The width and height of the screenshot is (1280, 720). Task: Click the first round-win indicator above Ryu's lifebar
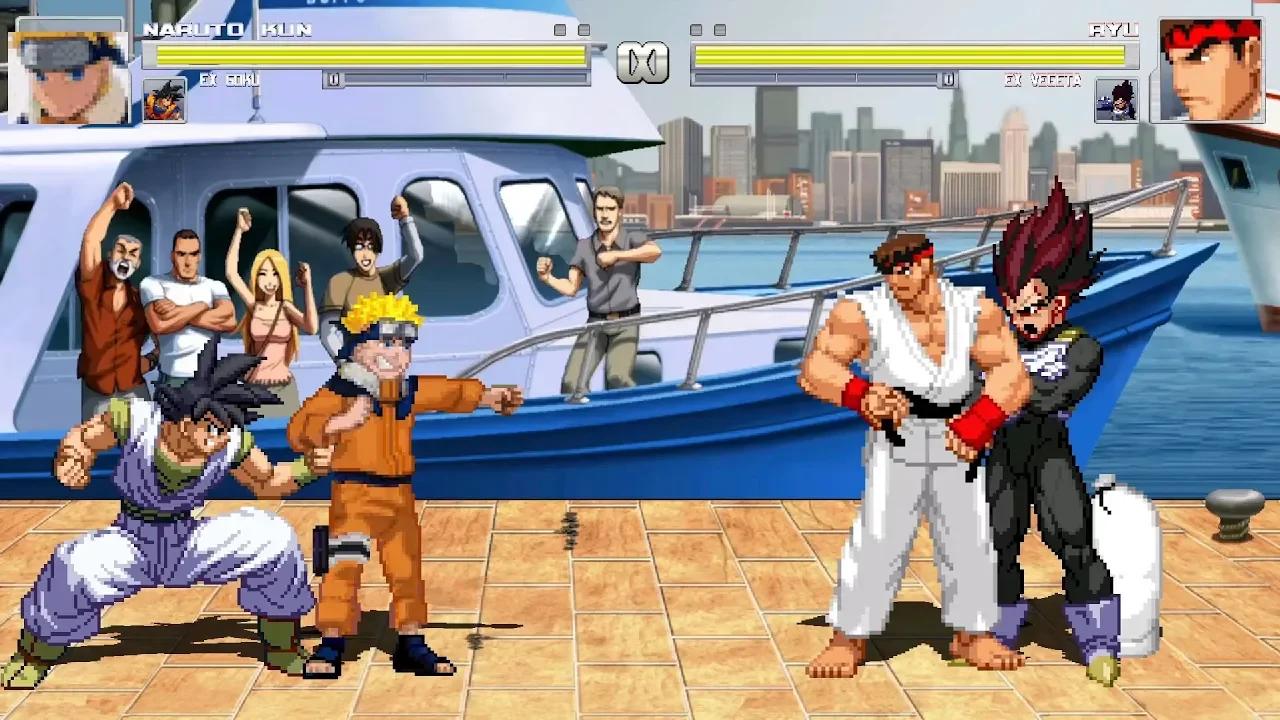[695, 30]
